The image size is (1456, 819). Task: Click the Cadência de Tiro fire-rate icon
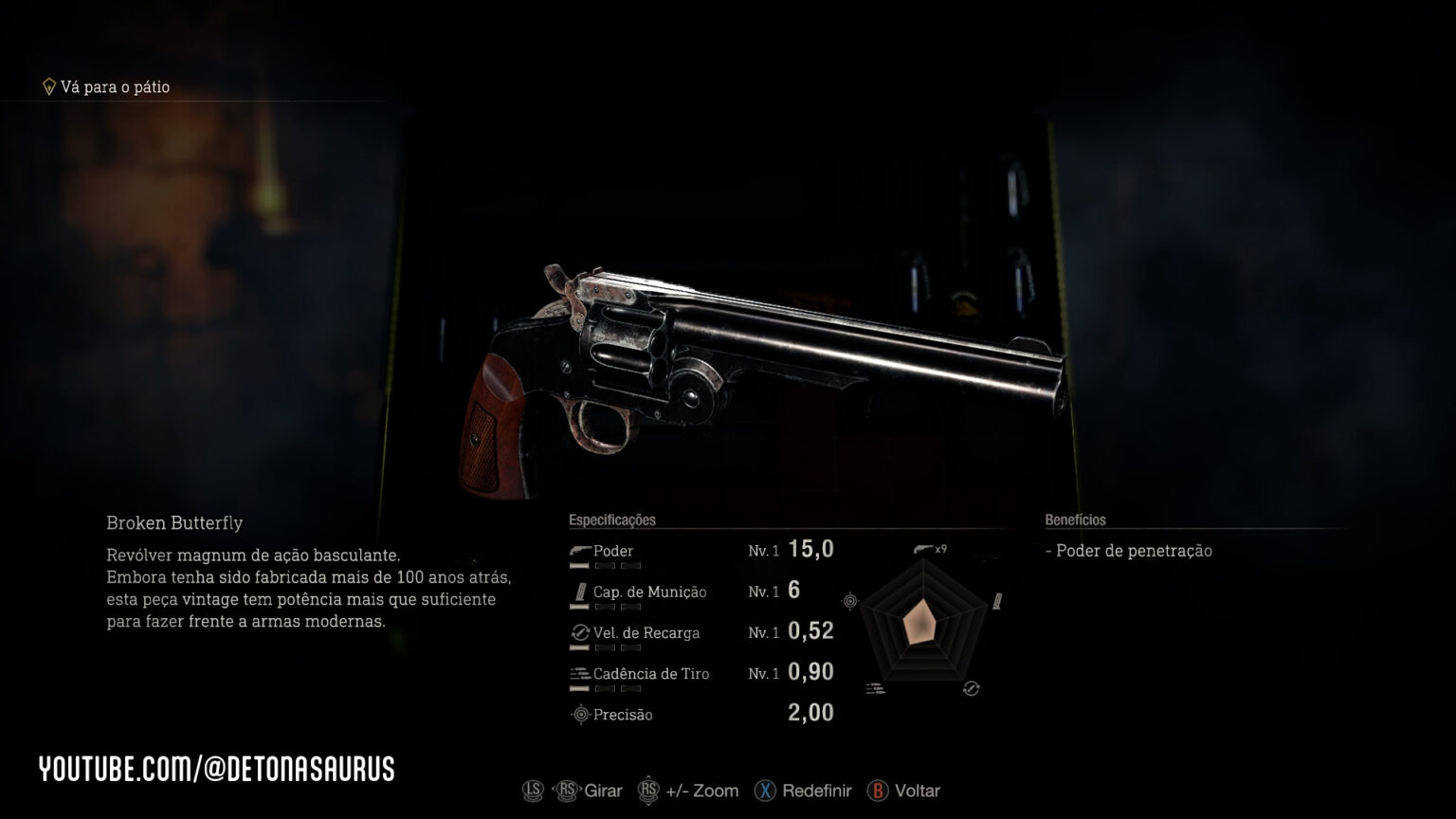coord(578,673)
